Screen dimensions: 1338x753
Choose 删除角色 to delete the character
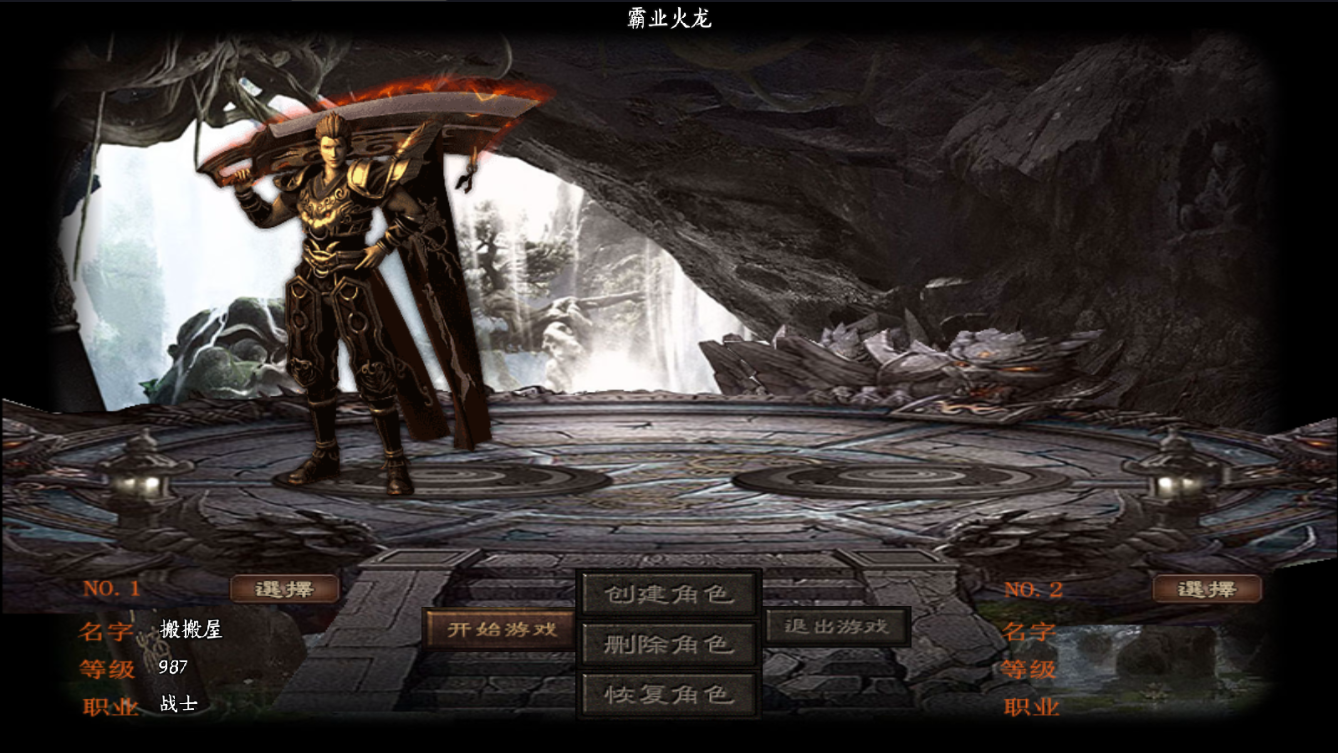pyautogui.click(x=669, y=644)
